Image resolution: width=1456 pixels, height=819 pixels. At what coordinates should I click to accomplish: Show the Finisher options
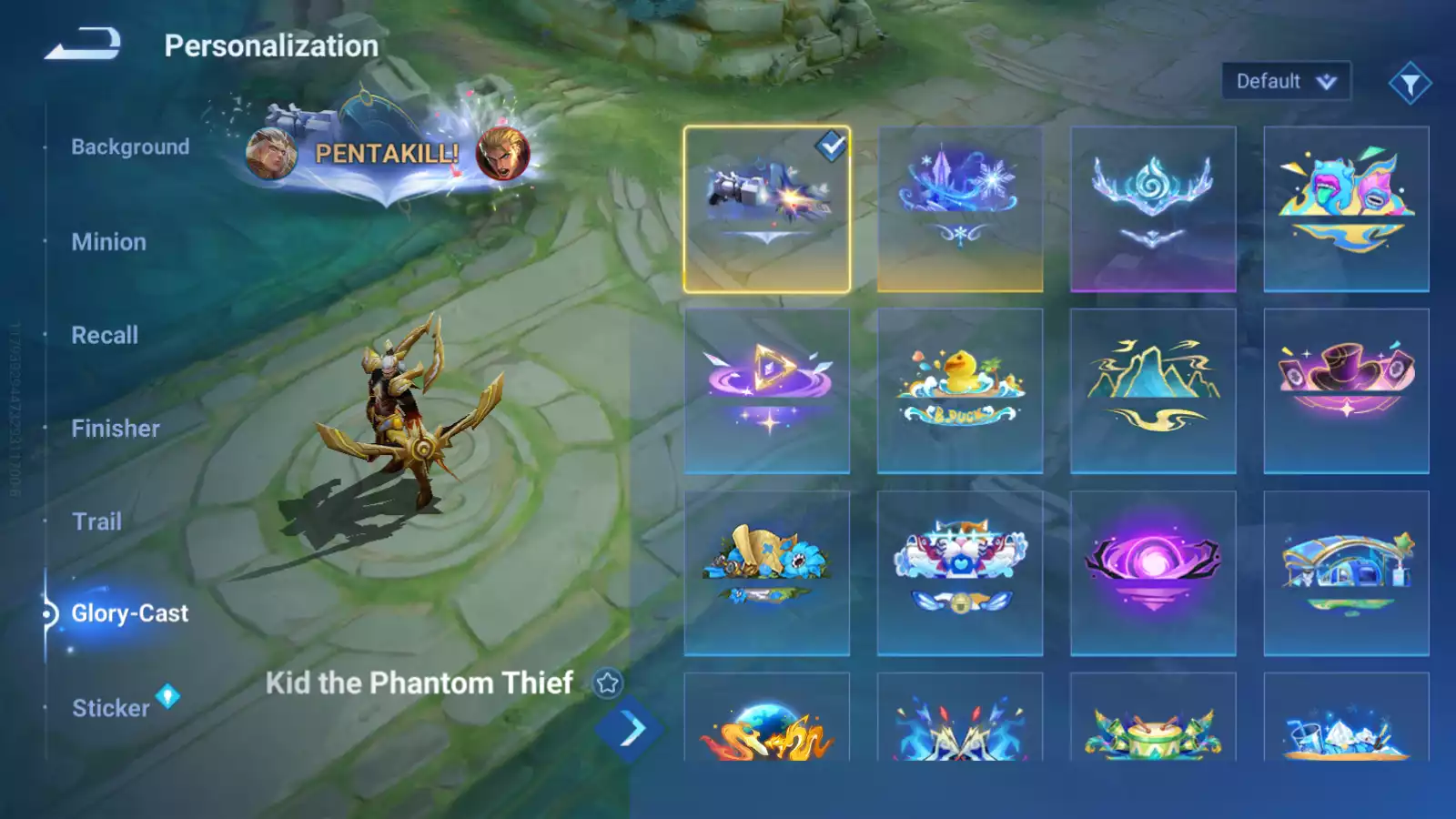coord(116,429)
